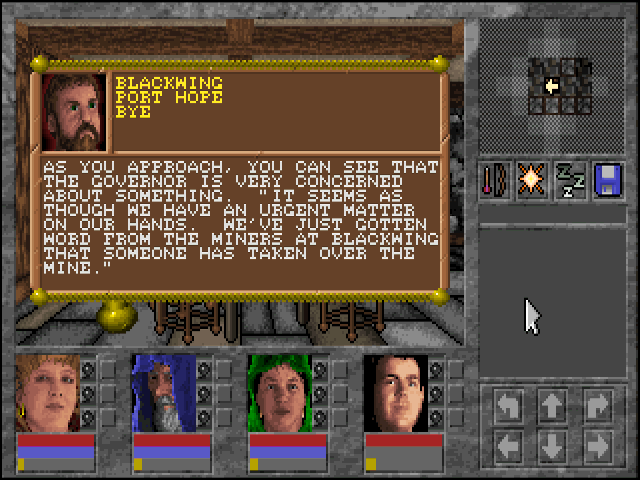The height and width of the screenshot is (480, 640).
Task: Select the blonde woman's party portrait
Action: (48, 393)
